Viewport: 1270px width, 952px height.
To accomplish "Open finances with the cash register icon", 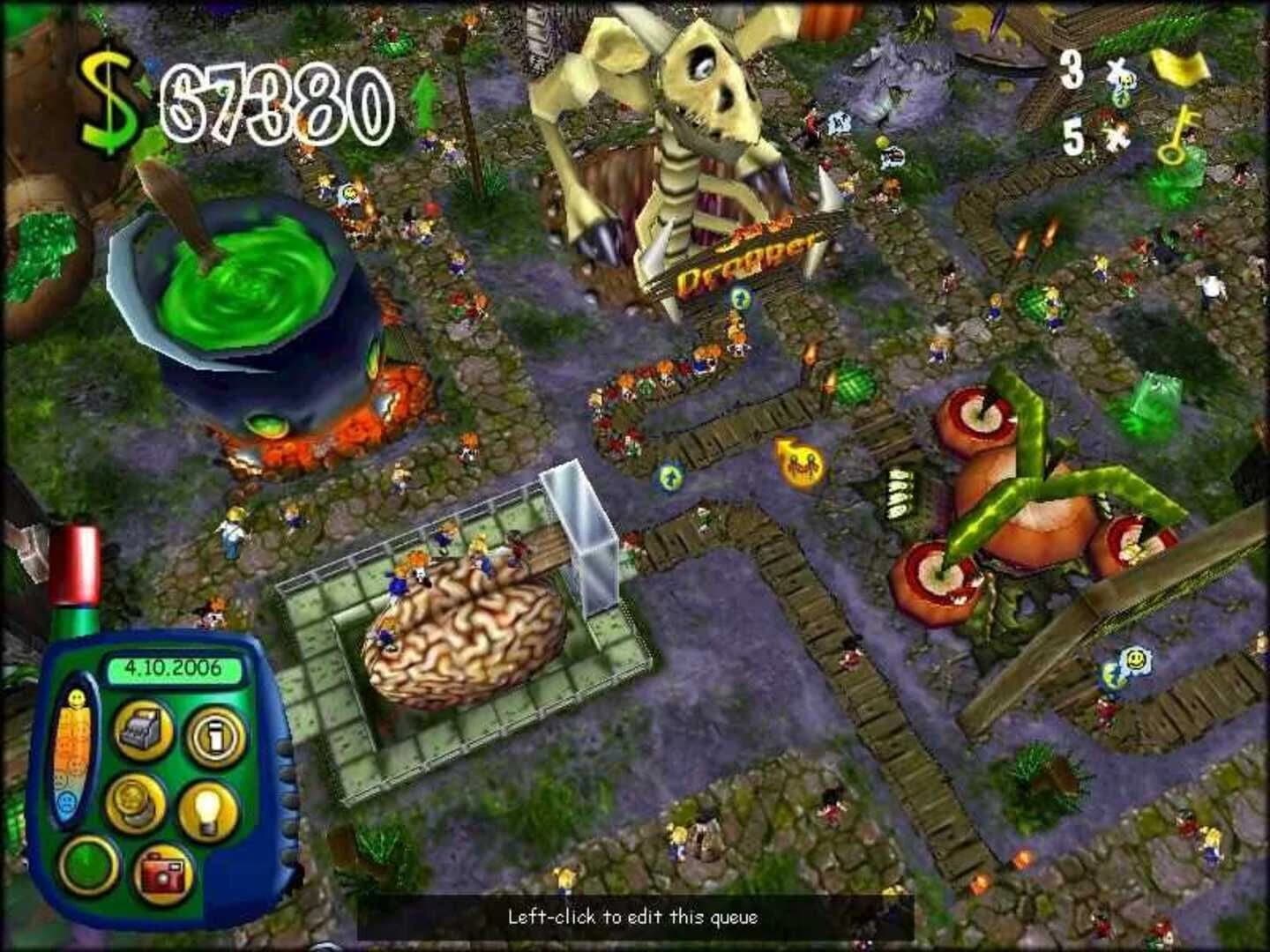I will [x=146, y=730].
